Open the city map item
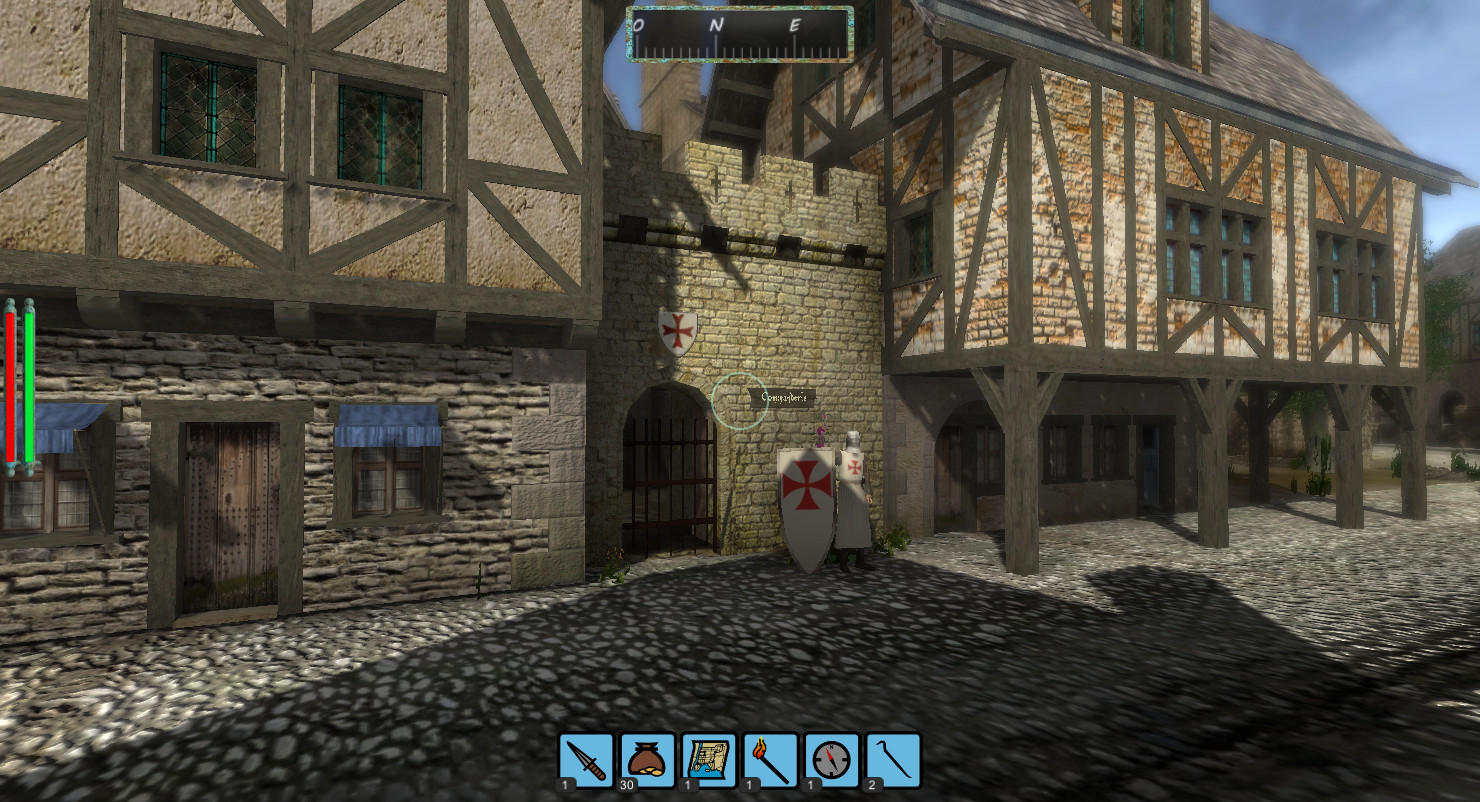This screenshot has height=802, width=1480. [709, 761]
